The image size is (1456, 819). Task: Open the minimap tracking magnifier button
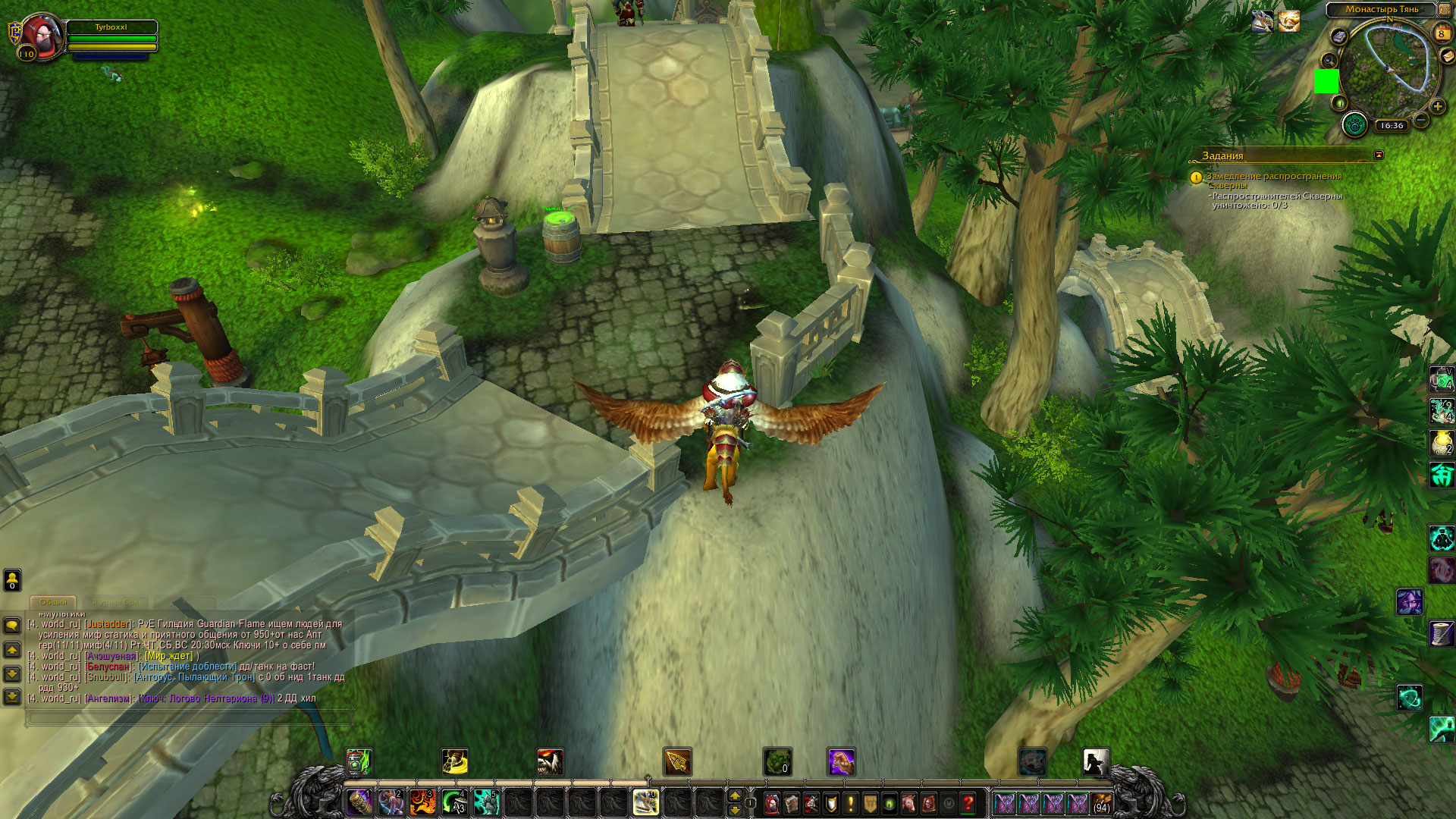click(x=1329, y=60)
